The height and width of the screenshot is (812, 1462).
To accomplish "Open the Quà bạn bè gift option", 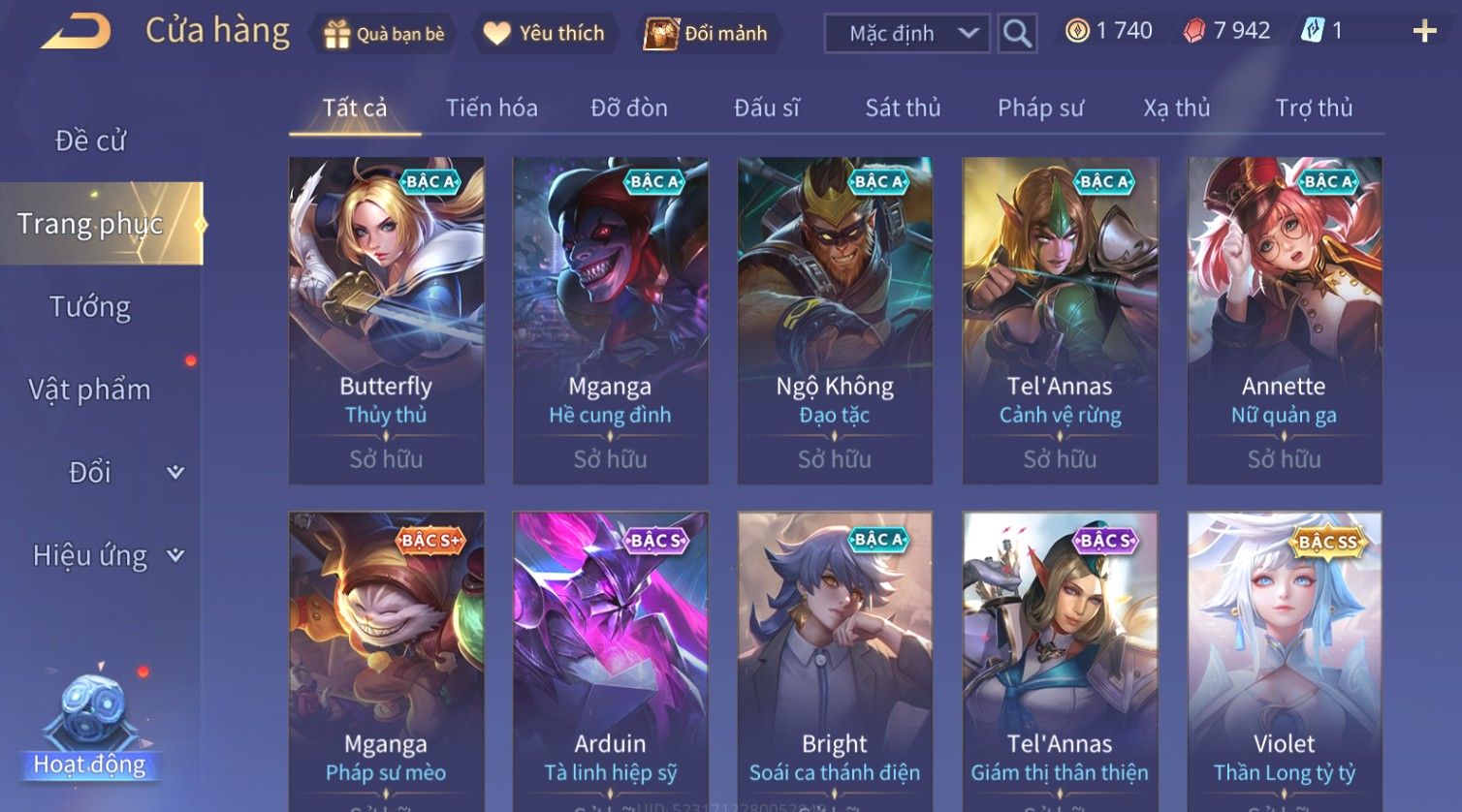I will pos(385,34).
